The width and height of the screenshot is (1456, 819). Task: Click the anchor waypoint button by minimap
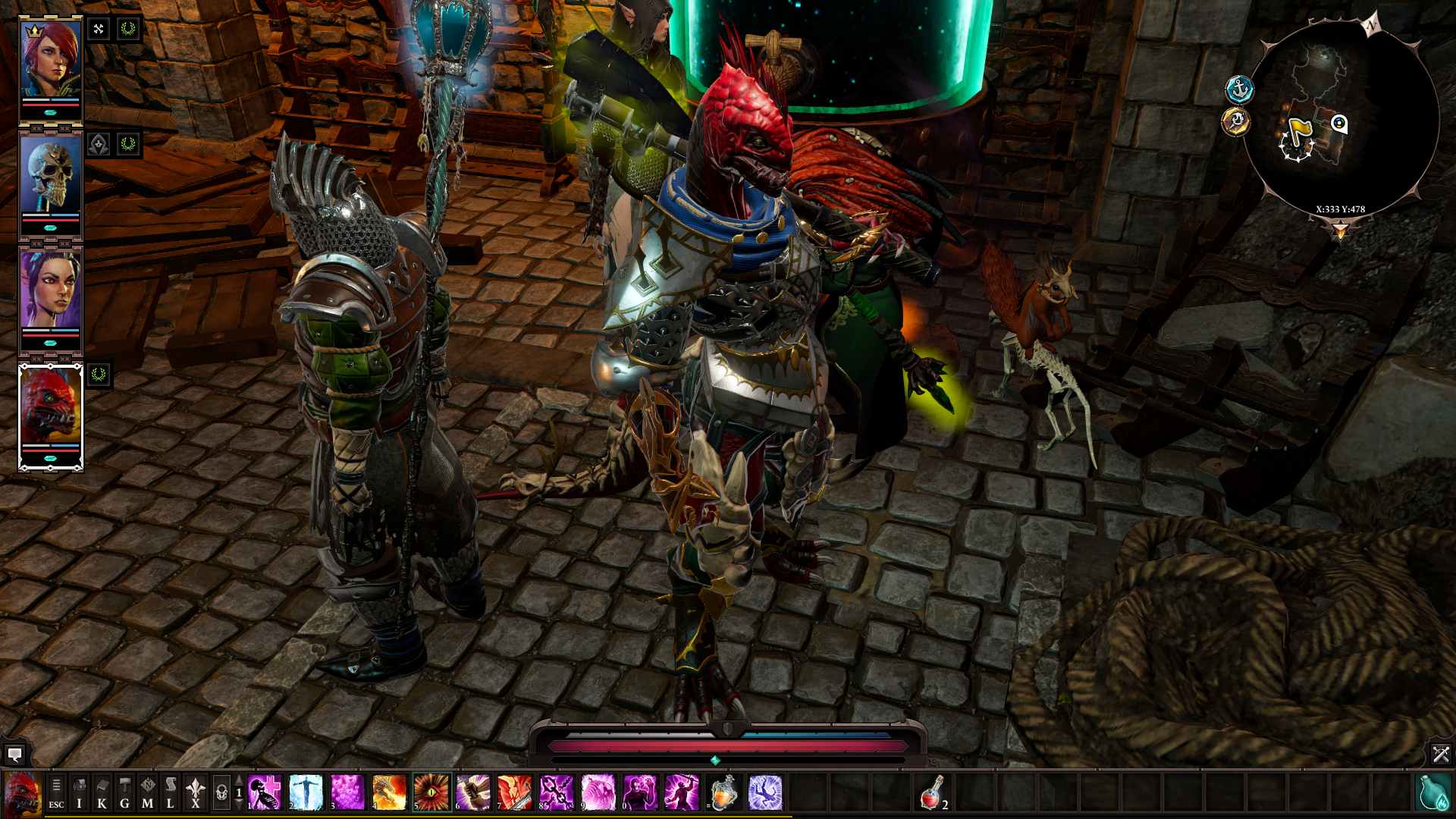coord(1239,89)
